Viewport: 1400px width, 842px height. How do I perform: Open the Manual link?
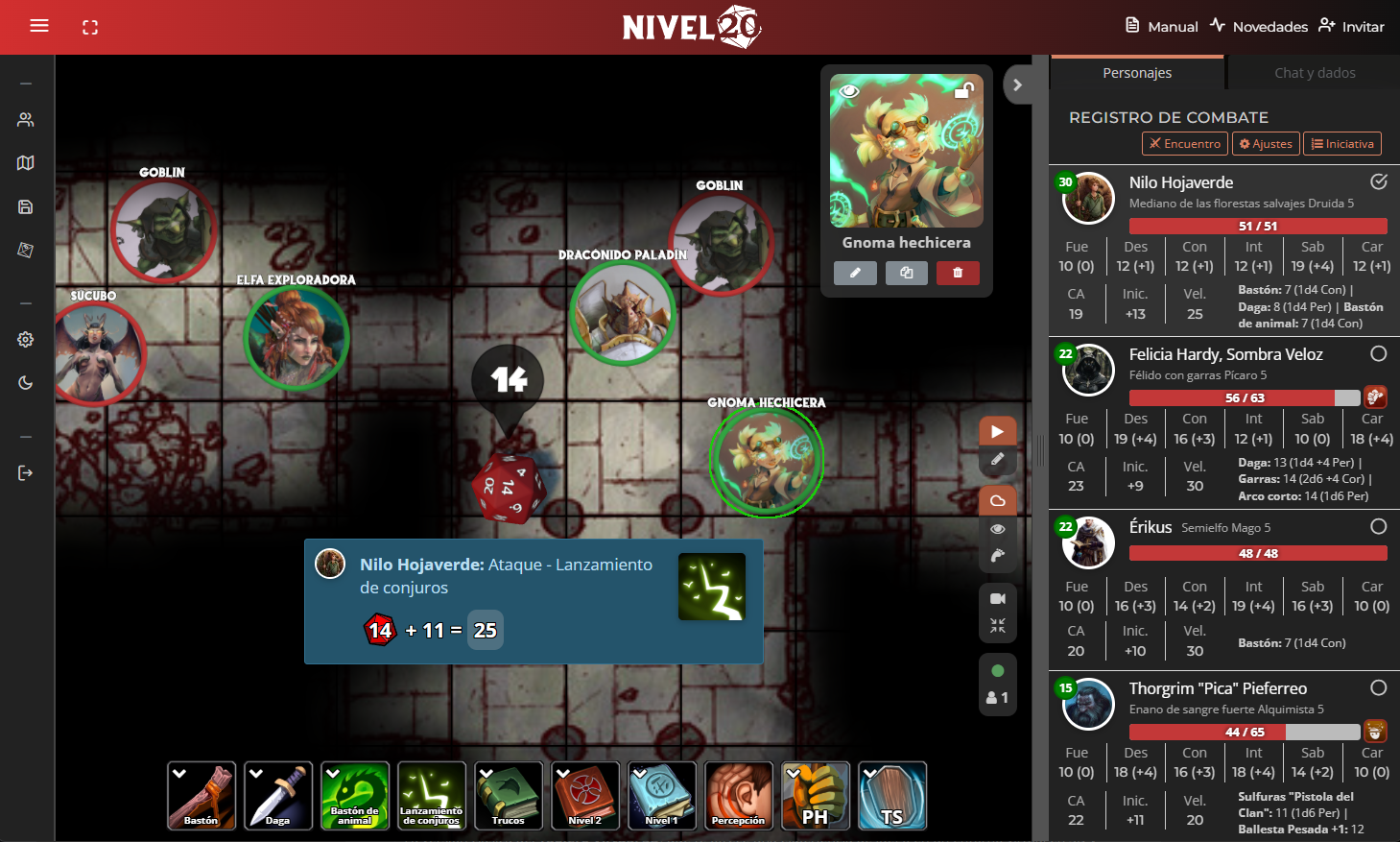pyautogui.click(x=1161, y=26)
